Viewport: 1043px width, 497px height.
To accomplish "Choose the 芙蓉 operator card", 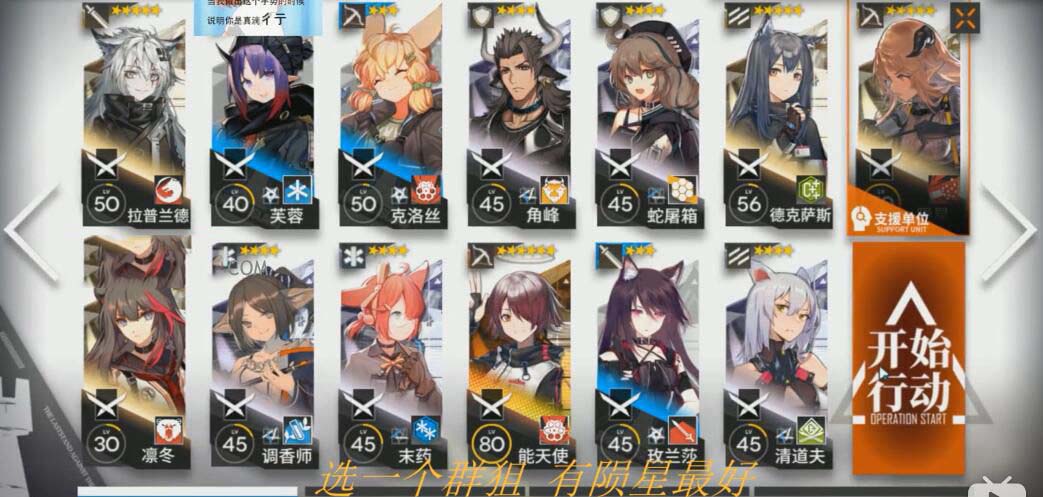I will [x=265, y=115].
